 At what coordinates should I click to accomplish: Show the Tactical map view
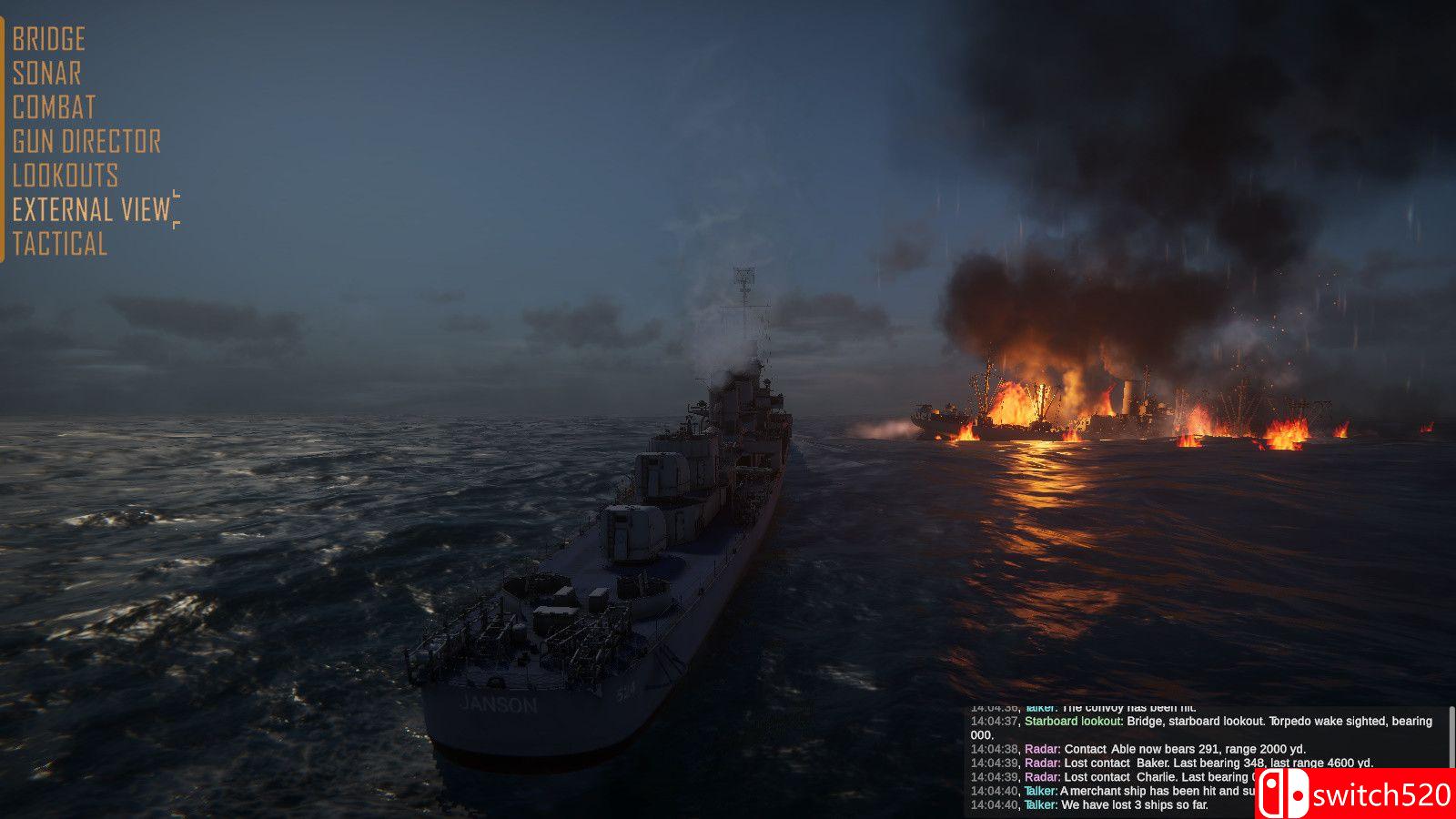click(60, 244)
